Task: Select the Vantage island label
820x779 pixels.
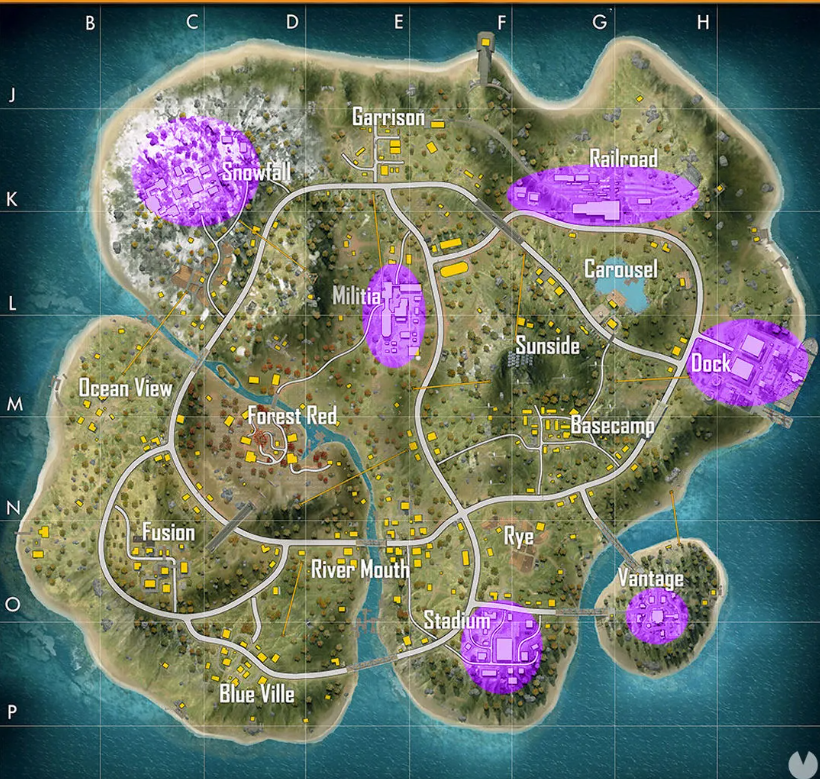Action: tap(650, 578)
